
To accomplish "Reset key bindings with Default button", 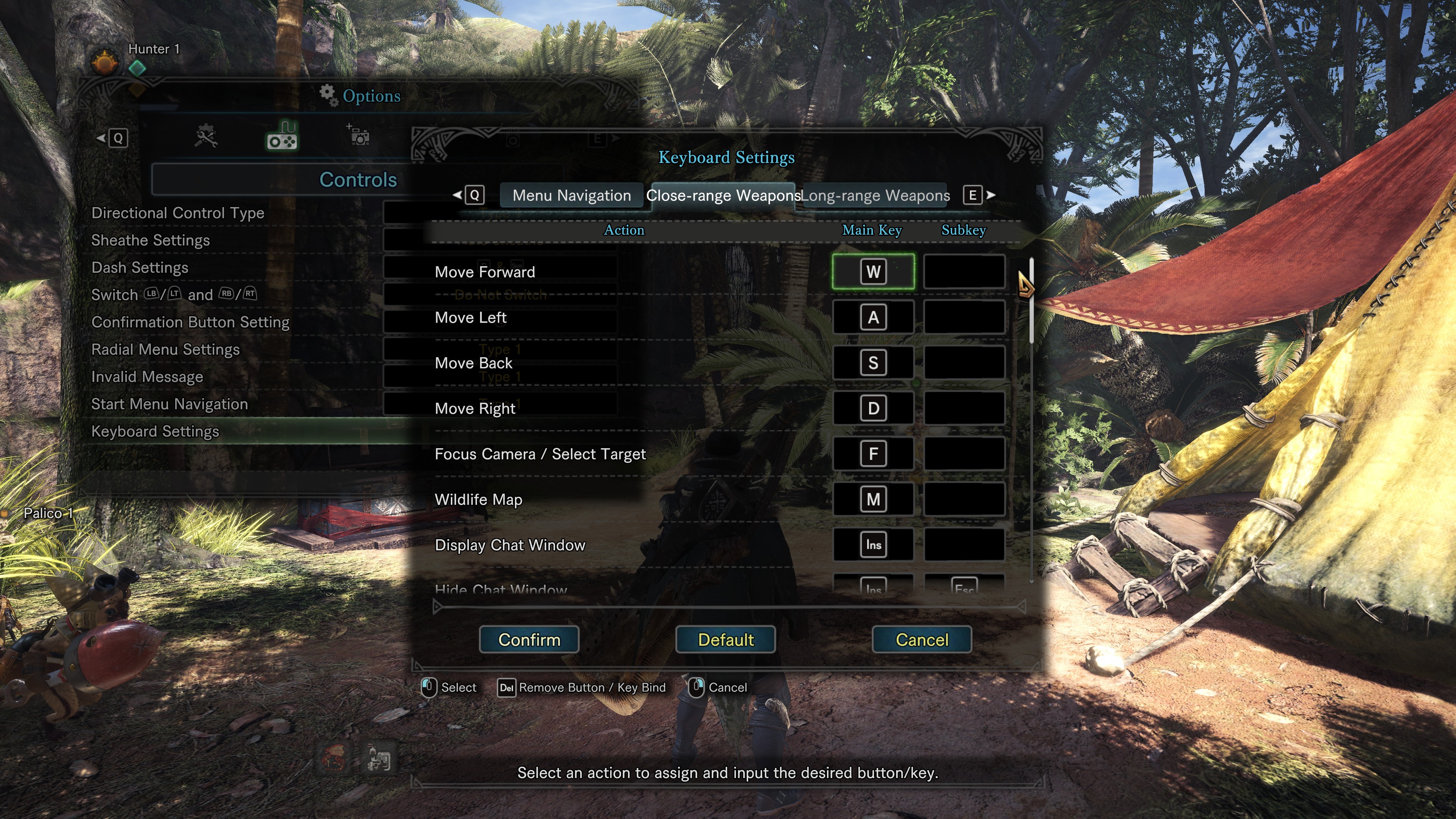I will coord(725,639).
